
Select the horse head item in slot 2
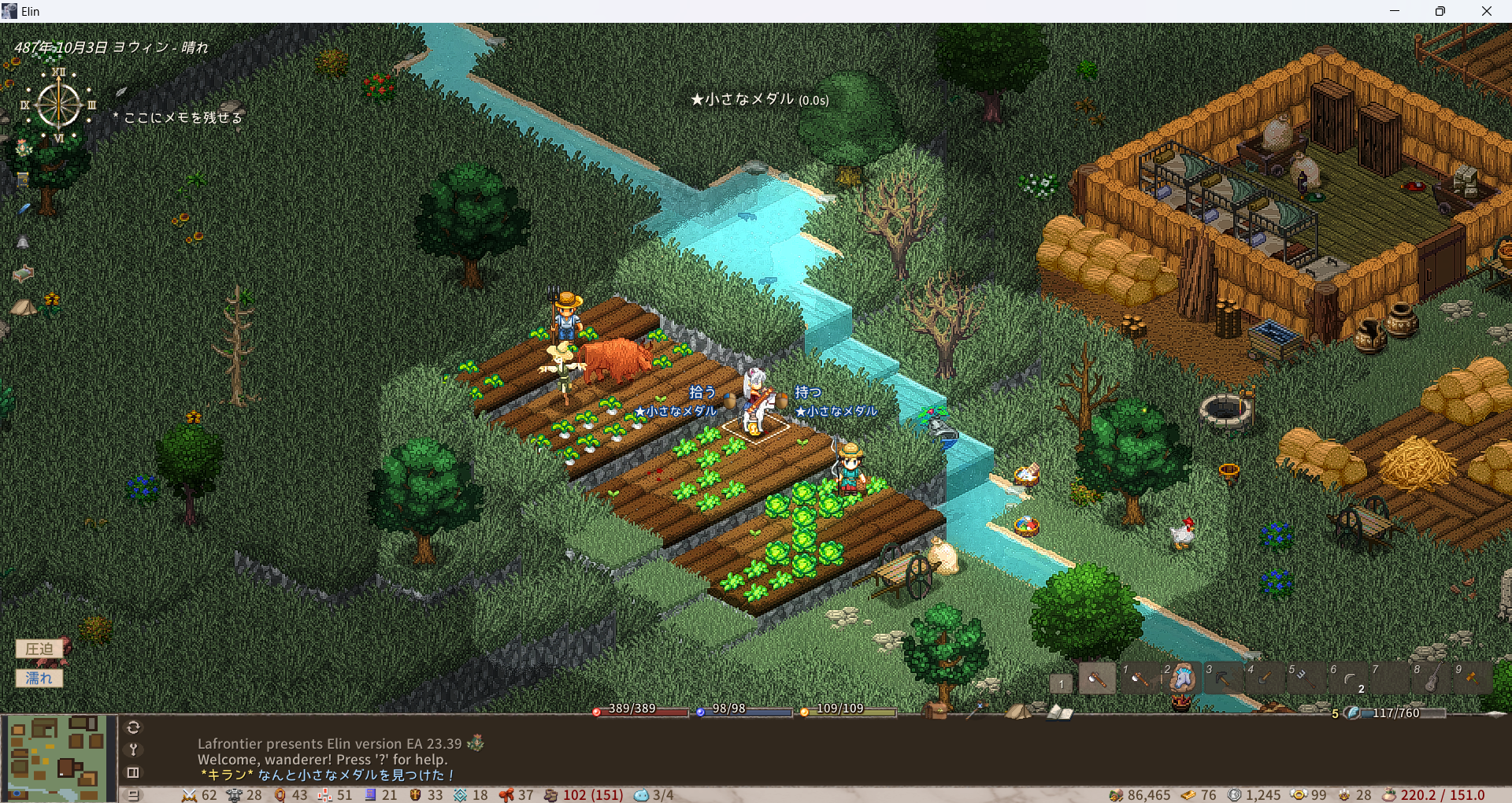1181,679
